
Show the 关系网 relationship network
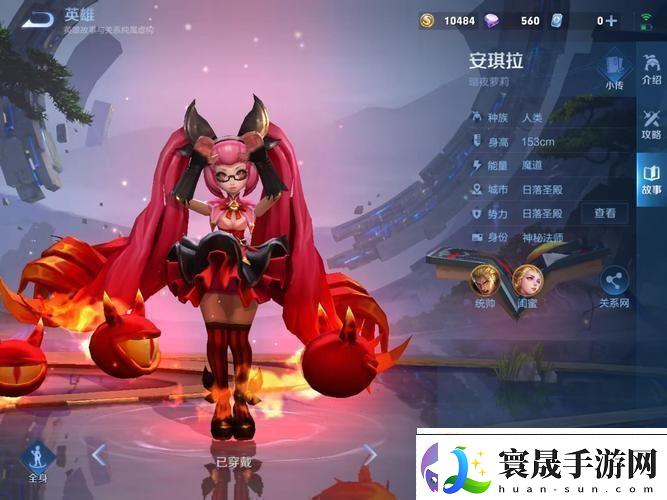[613, 286]
